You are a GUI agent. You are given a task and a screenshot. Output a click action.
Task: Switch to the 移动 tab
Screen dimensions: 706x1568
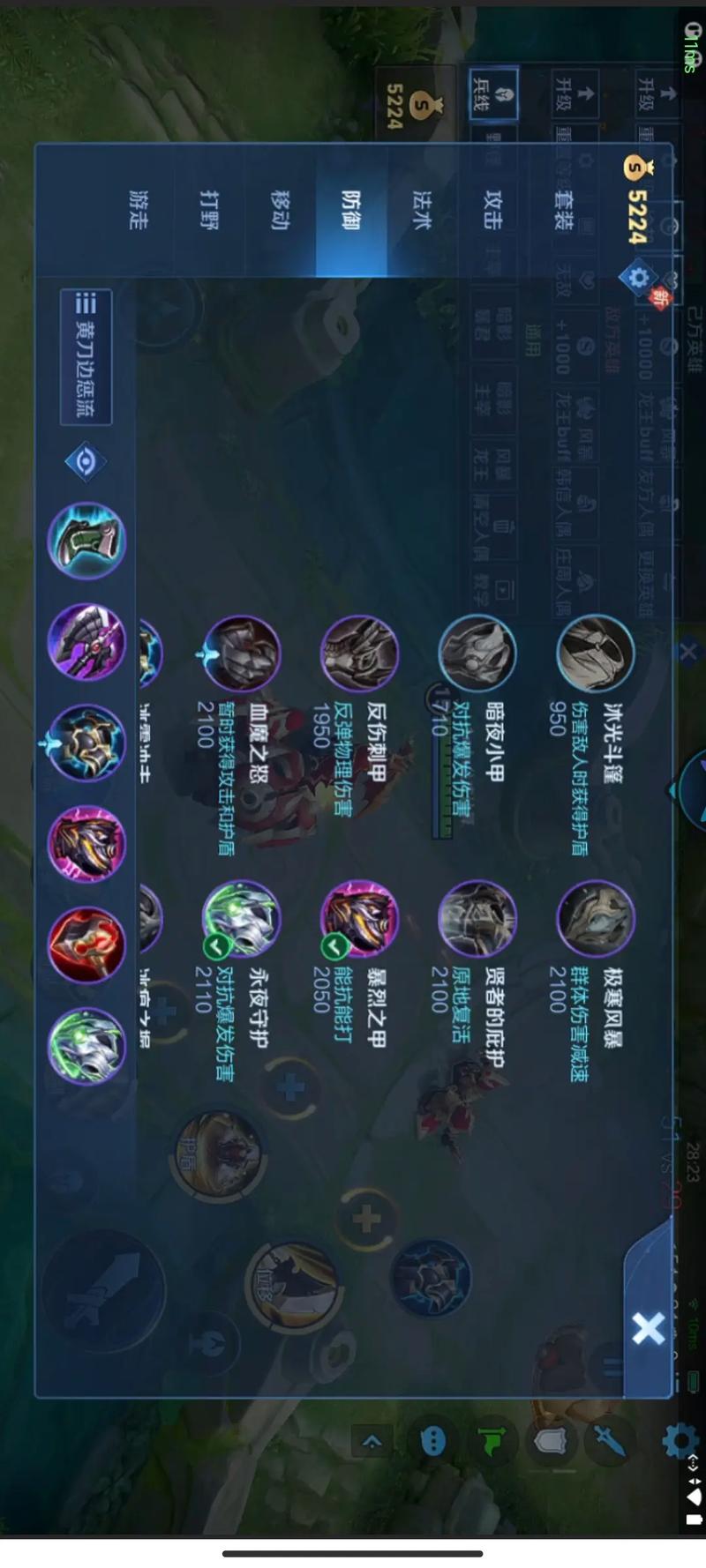280,210
